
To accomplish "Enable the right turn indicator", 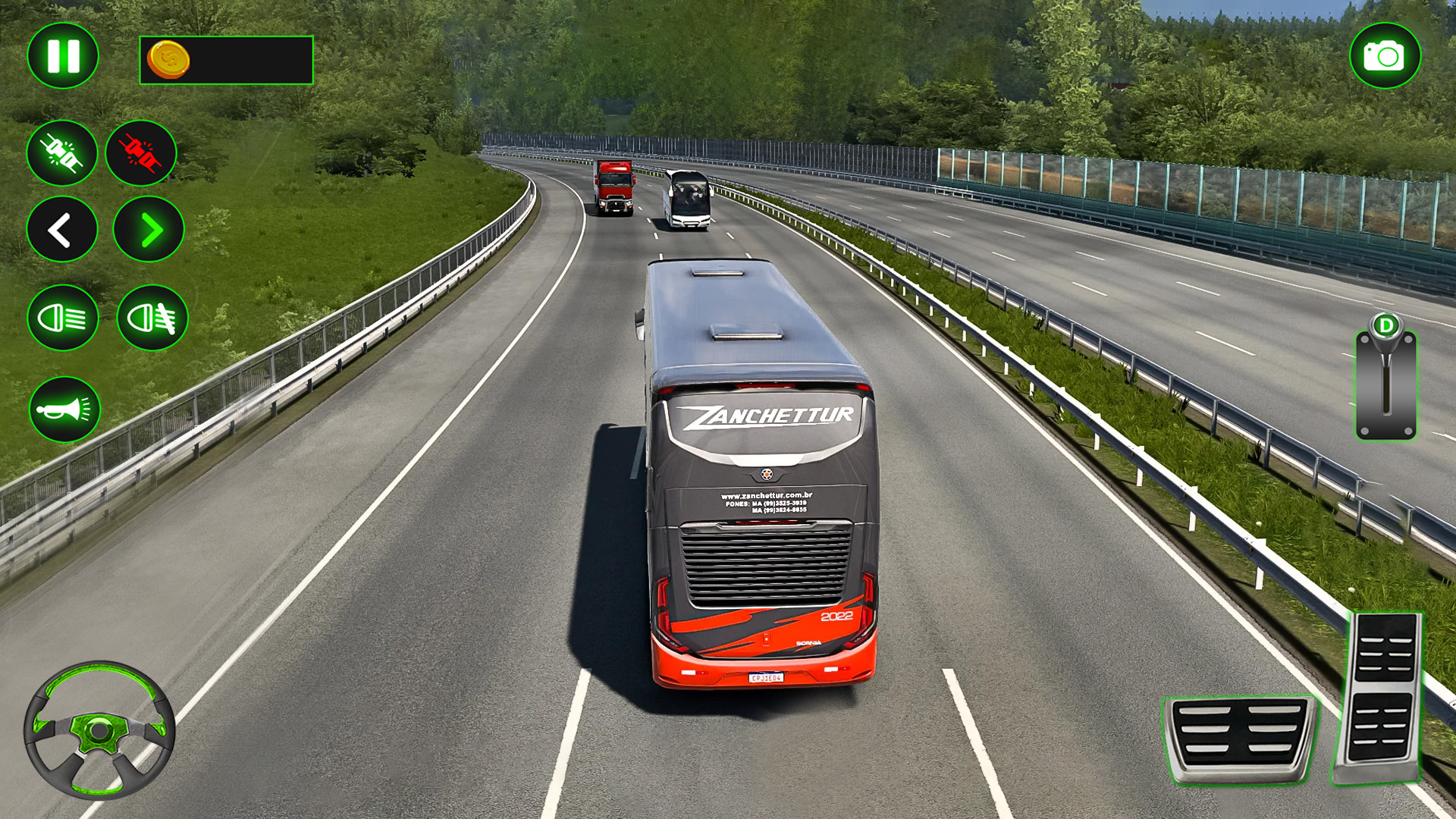I will pyautogui.click(x=149, y=230).
